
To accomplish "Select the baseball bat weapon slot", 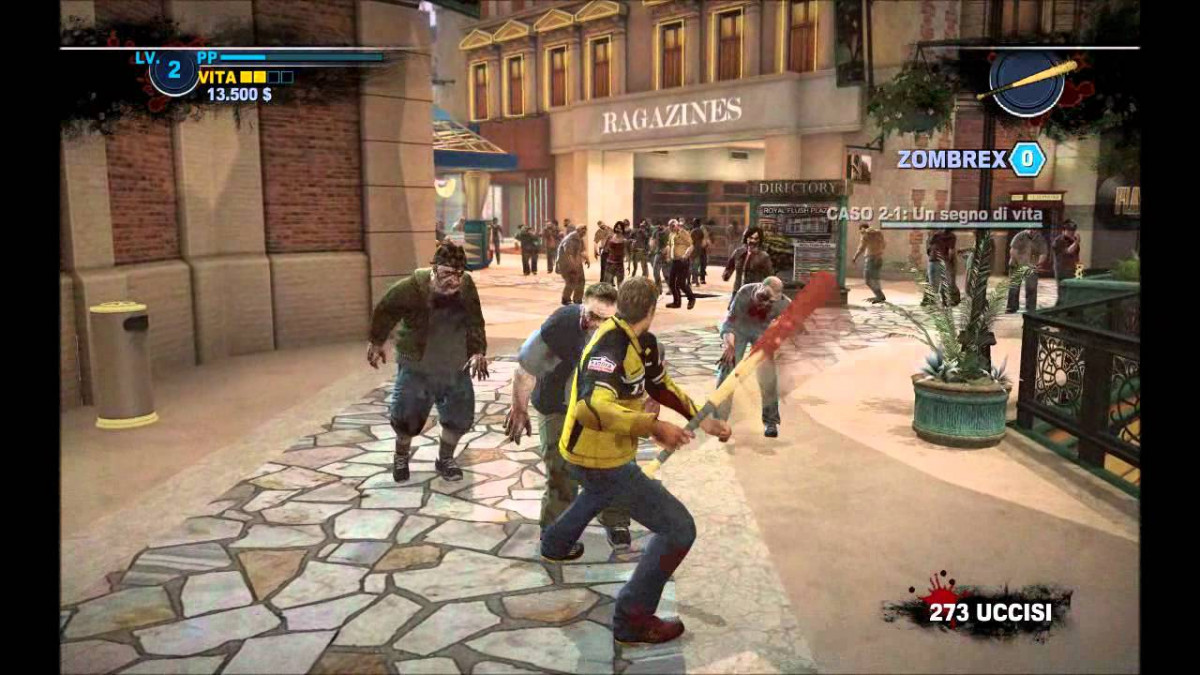I will coord(1026,83).
